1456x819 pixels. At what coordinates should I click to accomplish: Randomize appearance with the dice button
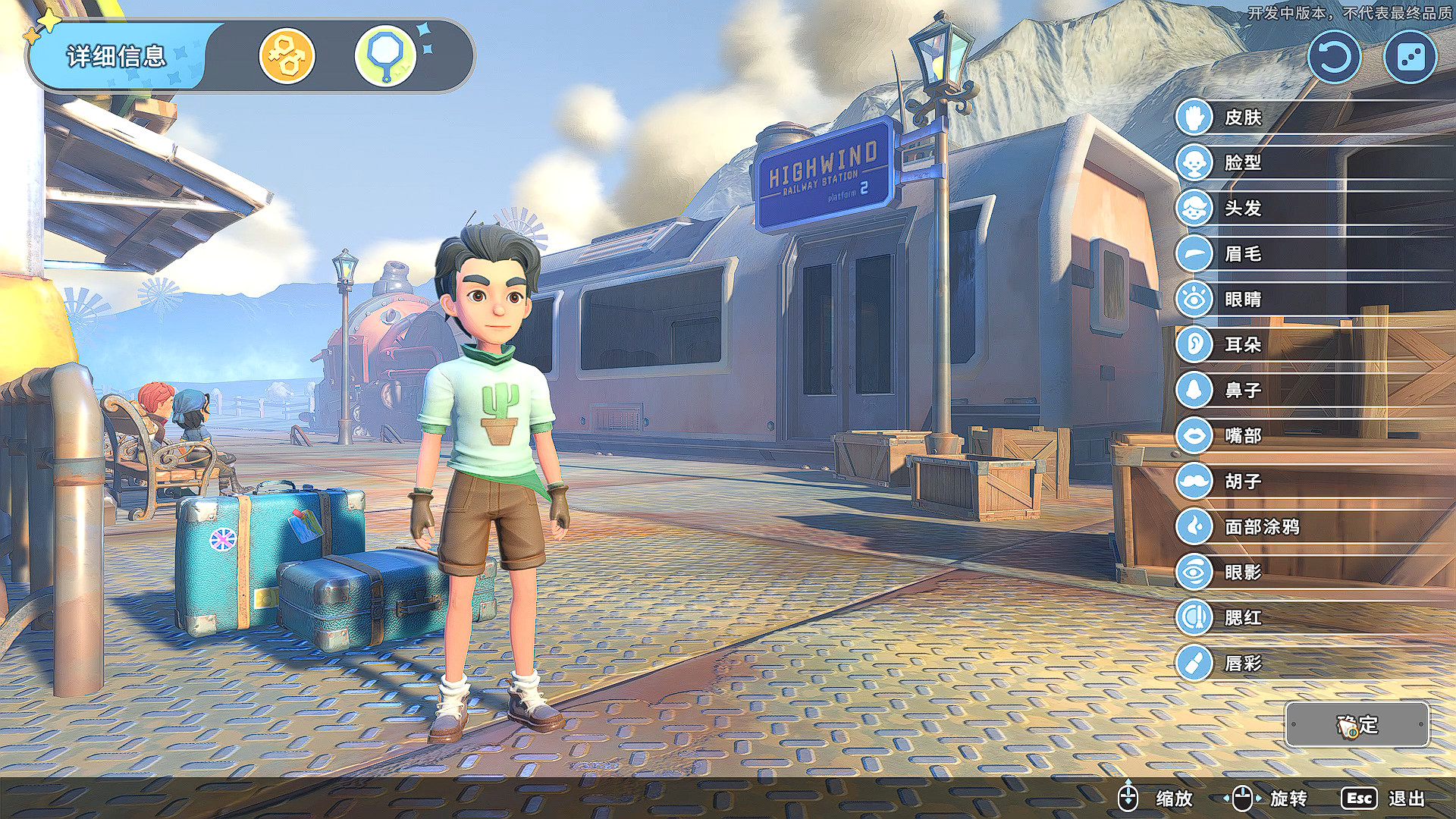(1410, 58)
